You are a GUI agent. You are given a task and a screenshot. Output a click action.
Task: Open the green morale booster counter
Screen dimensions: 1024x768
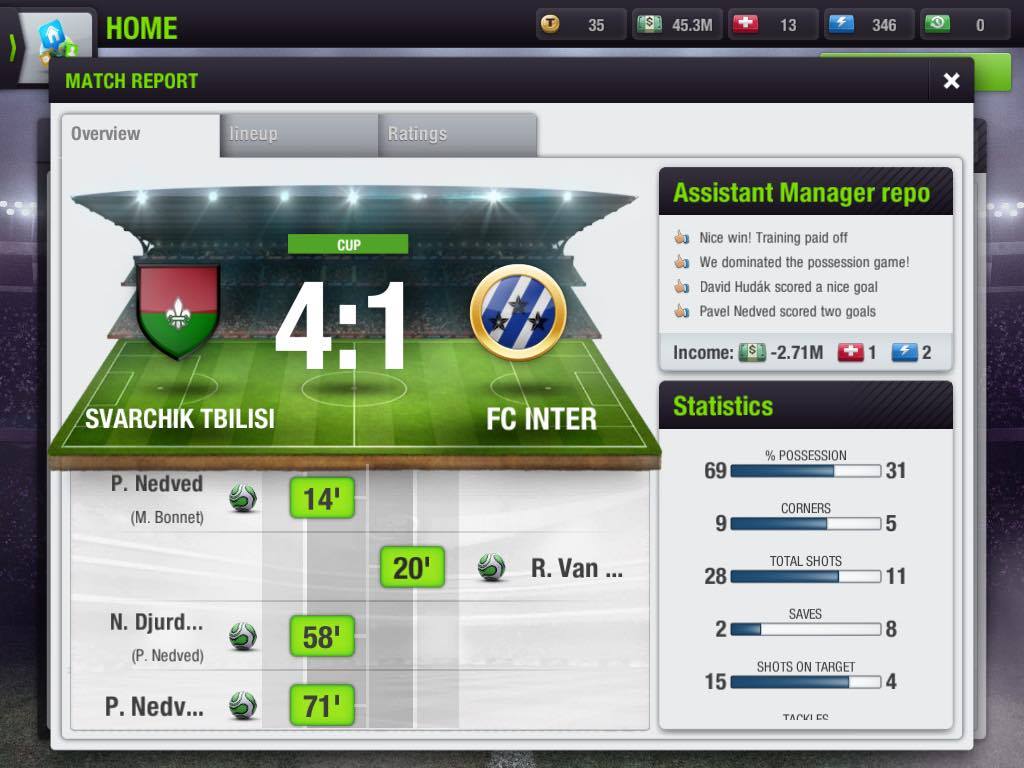pyautogui.click(x=964, y=25)
